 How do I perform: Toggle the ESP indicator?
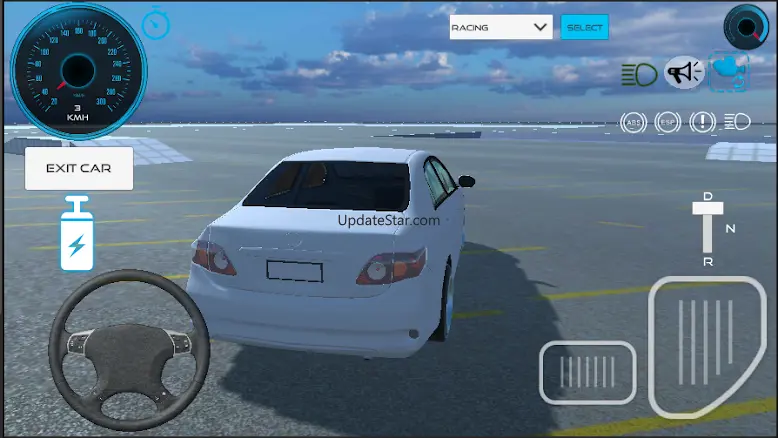tap(667, 122)
